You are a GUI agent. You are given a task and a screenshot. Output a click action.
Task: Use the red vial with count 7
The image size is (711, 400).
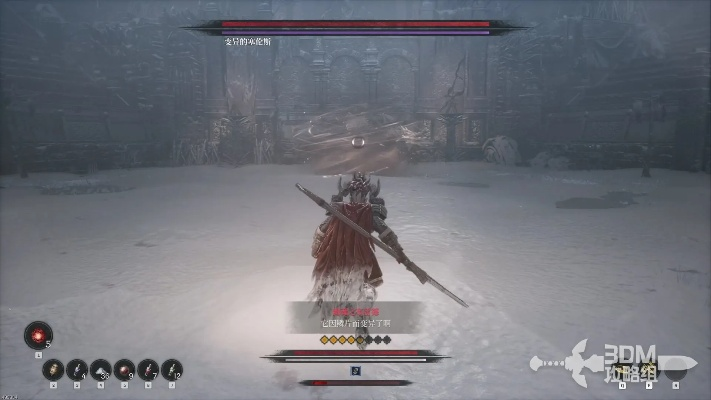(149, 369)
